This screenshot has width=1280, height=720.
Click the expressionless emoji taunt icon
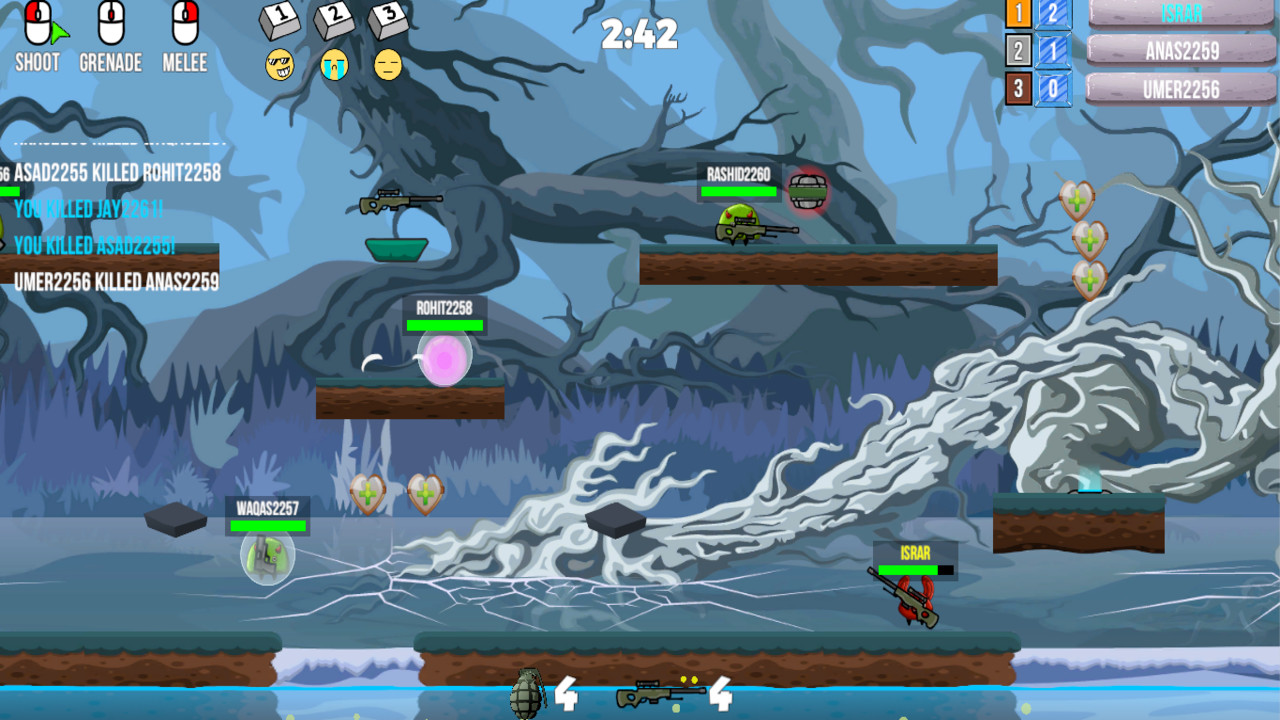[389, 65]
